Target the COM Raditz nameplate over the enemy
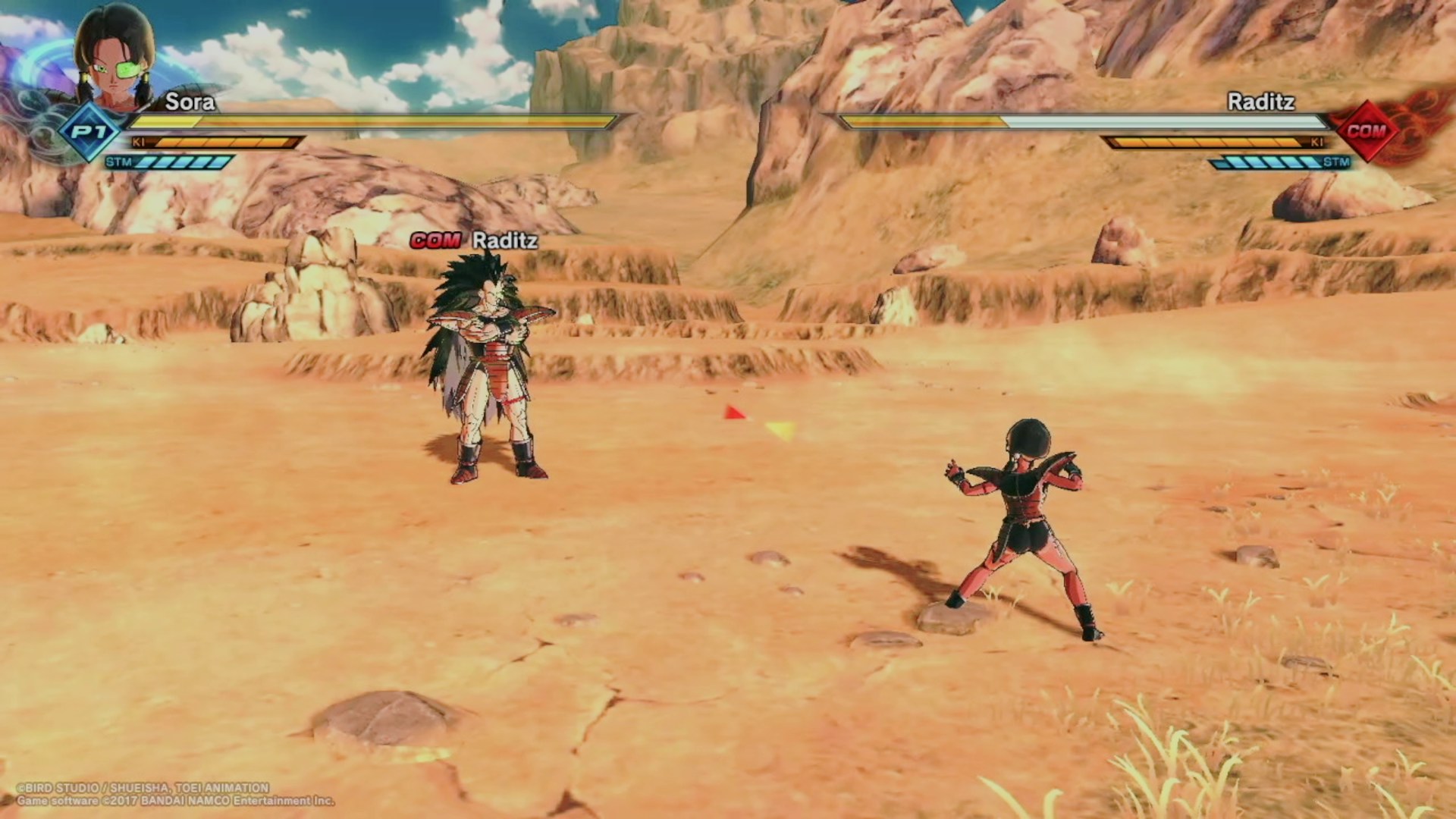Viewport: 1456px width, 819px height. tap(474, 241)
